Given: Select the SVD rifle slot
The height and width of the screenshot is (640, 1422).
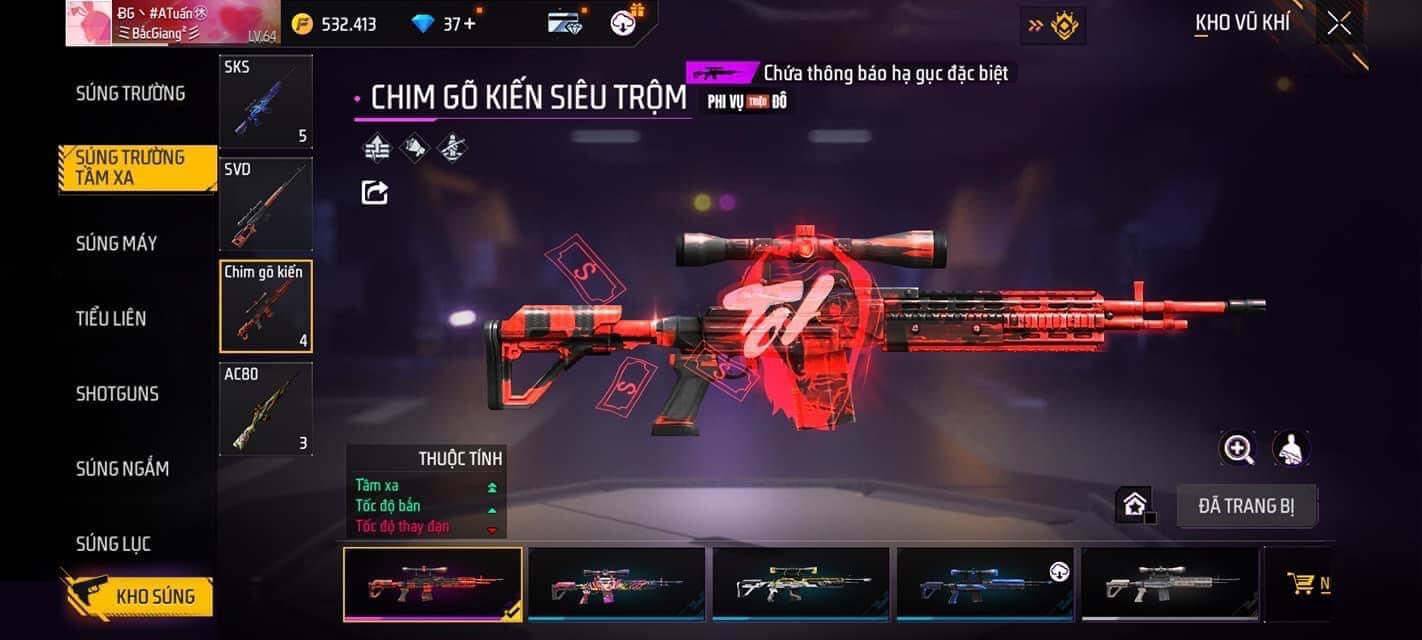Looking at the screenshot, I should 266,204.
